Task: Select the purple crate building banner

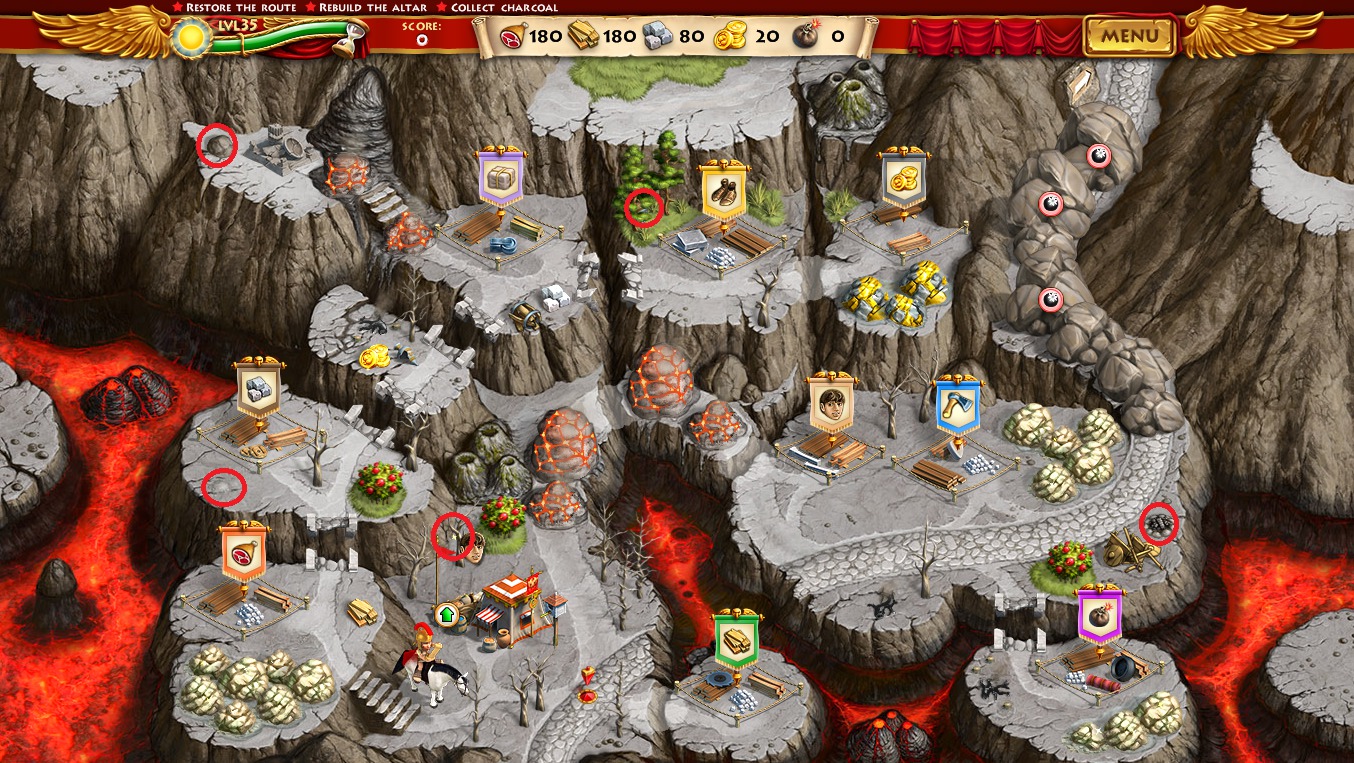Action: [x=500, y=180]
